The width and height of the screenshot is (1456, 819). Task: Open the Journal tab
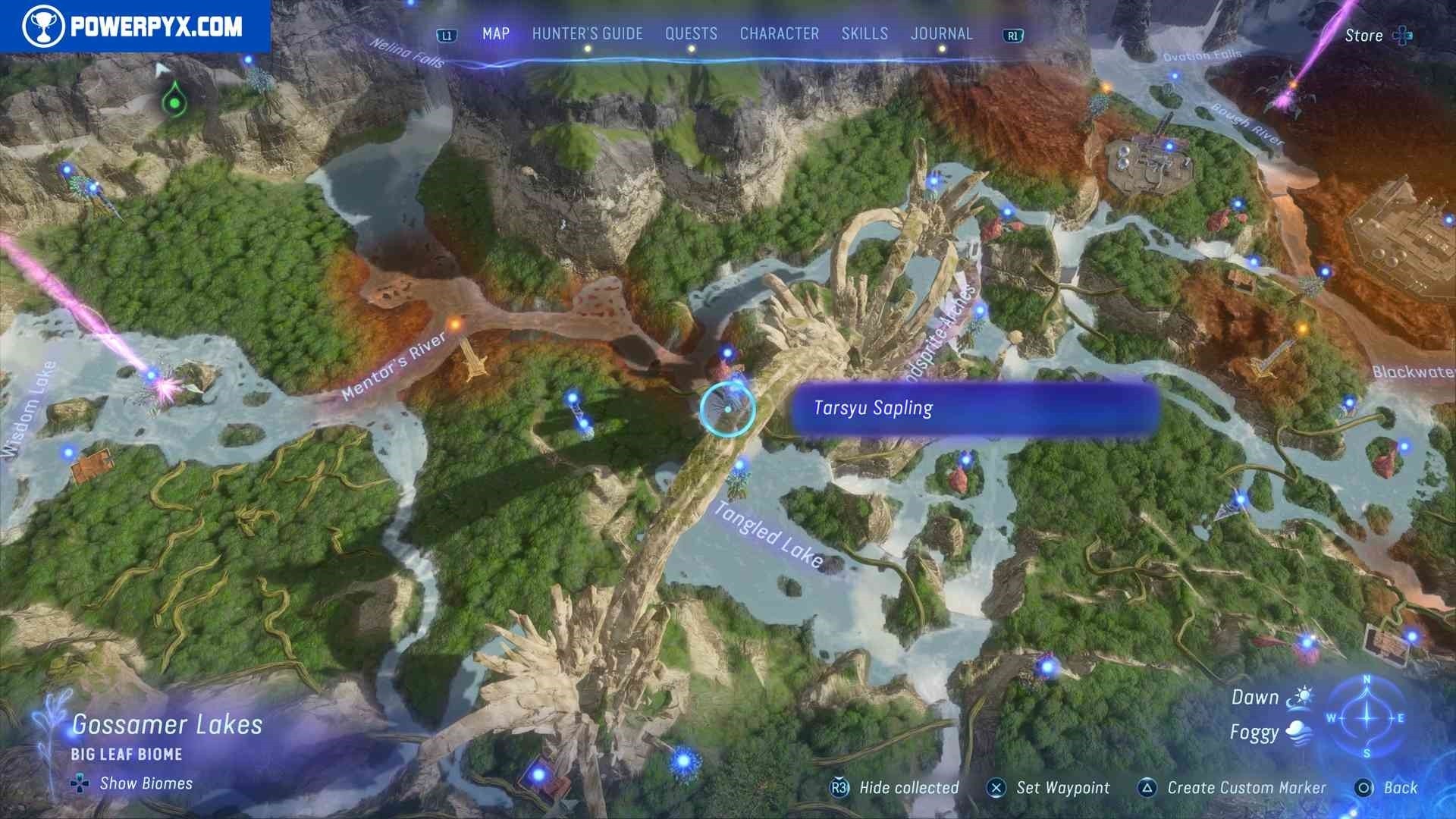point(941,34)
